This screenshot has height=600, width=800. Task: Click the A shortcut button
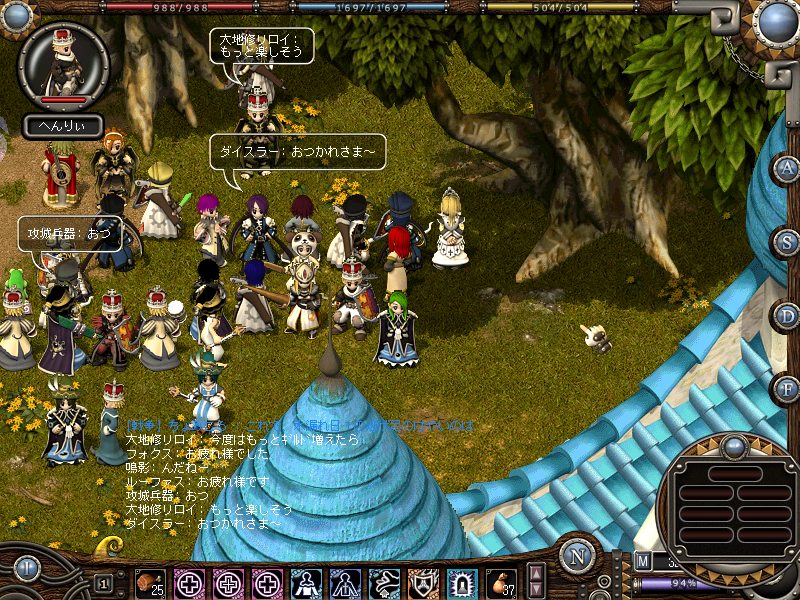(786, 168)
